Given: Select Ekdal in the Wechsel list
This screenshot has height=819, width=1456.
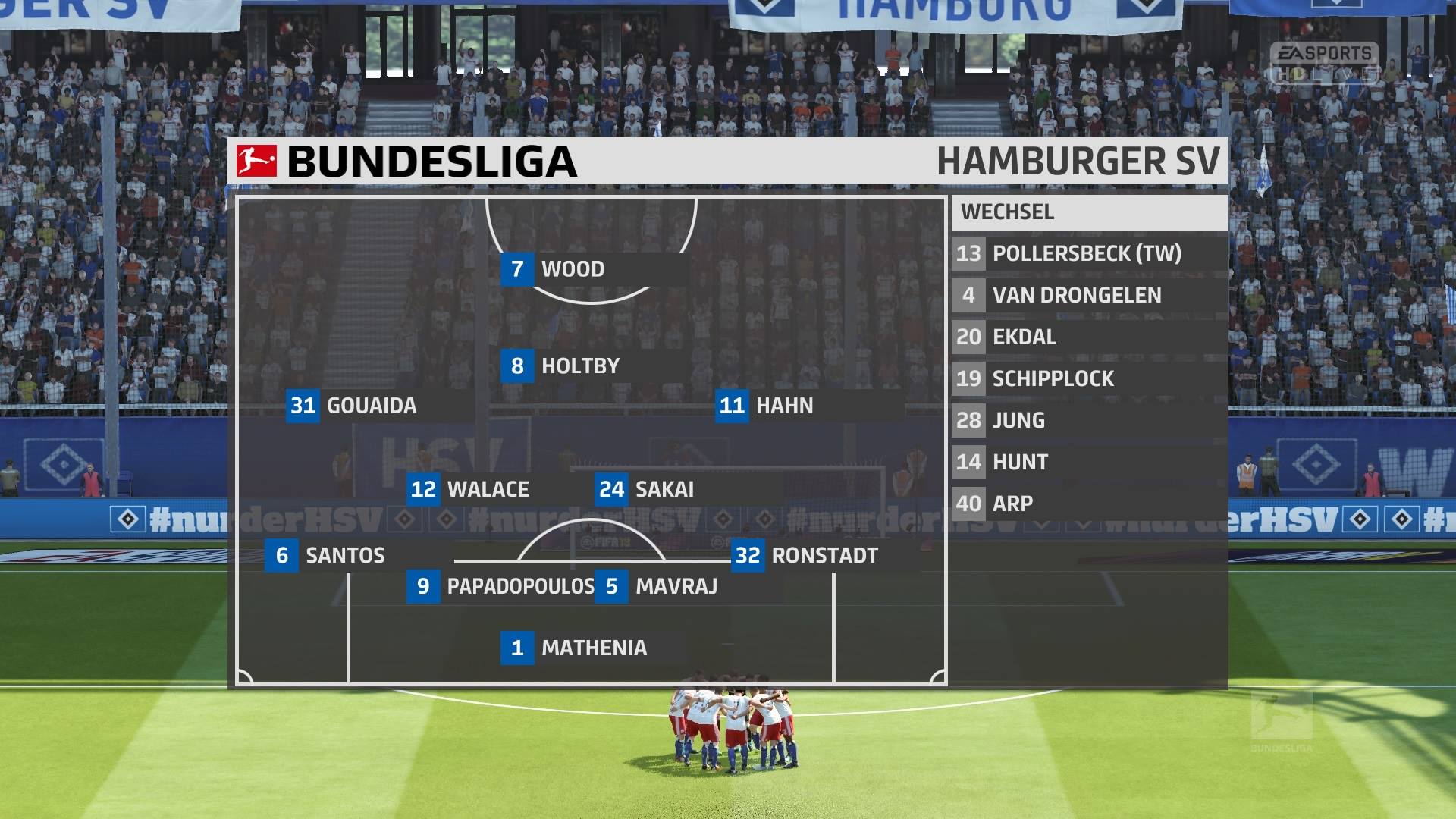Looking at the screenshot, I should click(x=1024, y=337).
